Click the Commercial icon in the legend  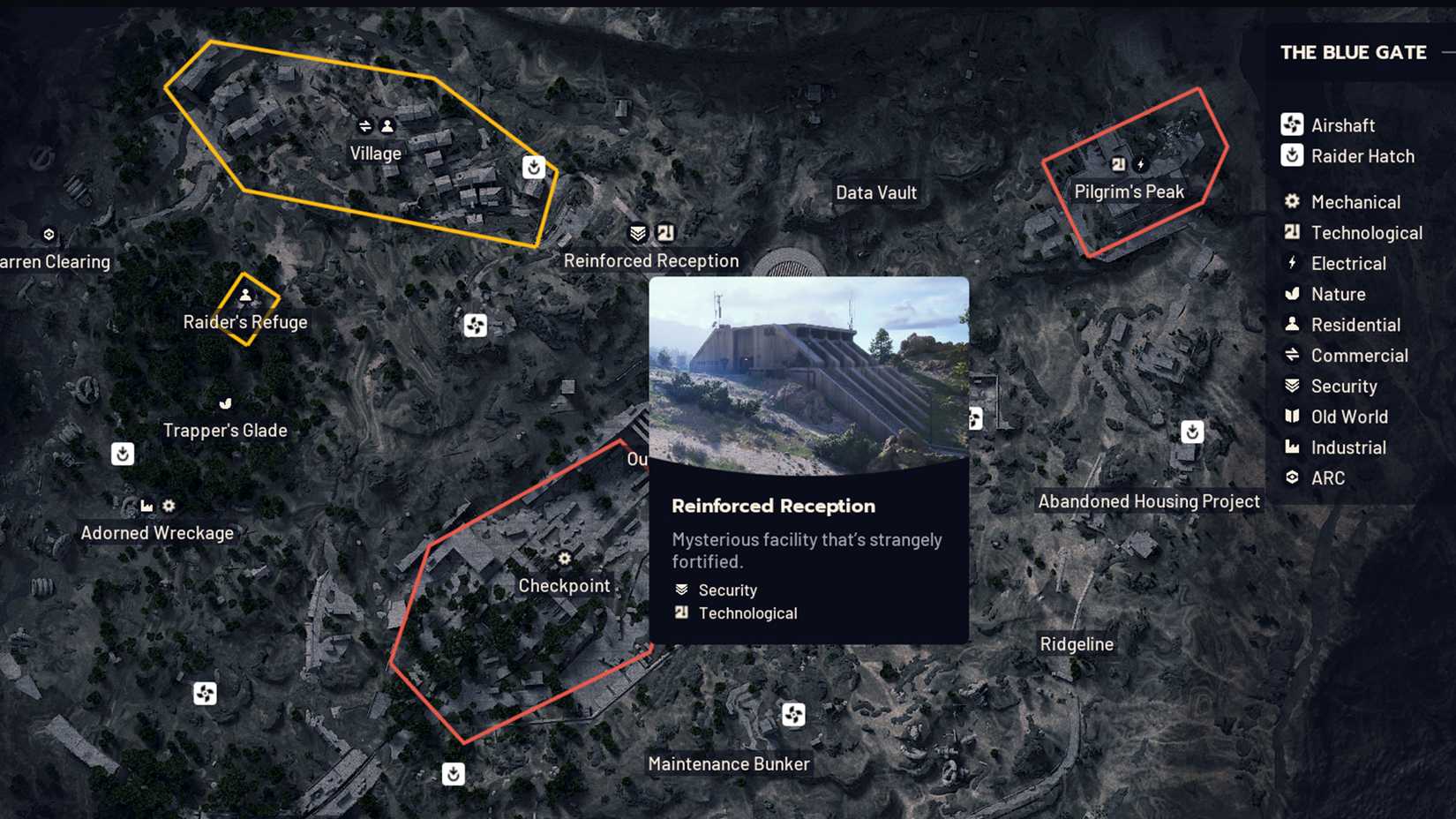click(x=1292, y=355)
